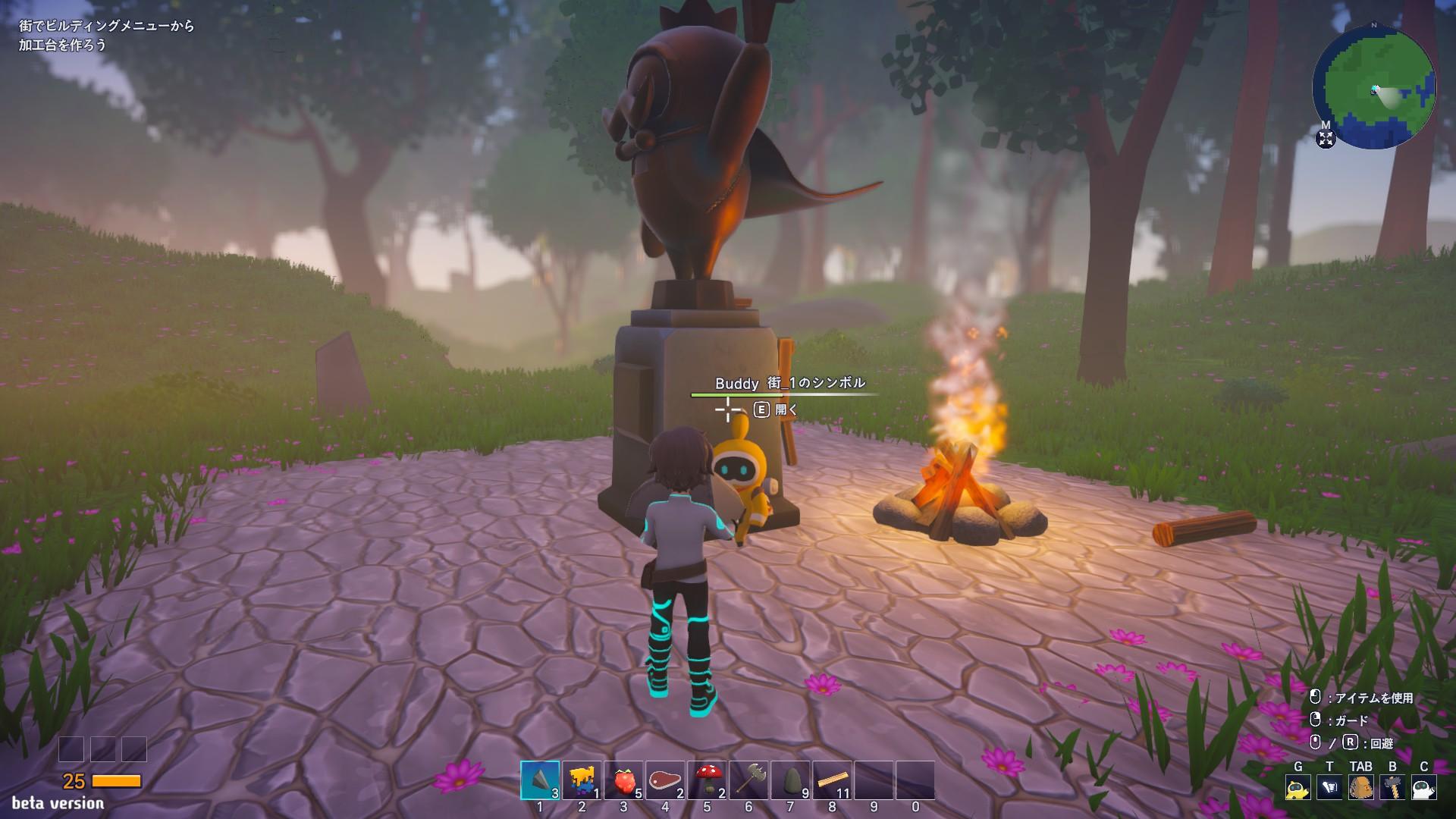1456x819 pixels.
Task: Choose the wooden plank hotbar slot
Action: click(x=832, y=780)
